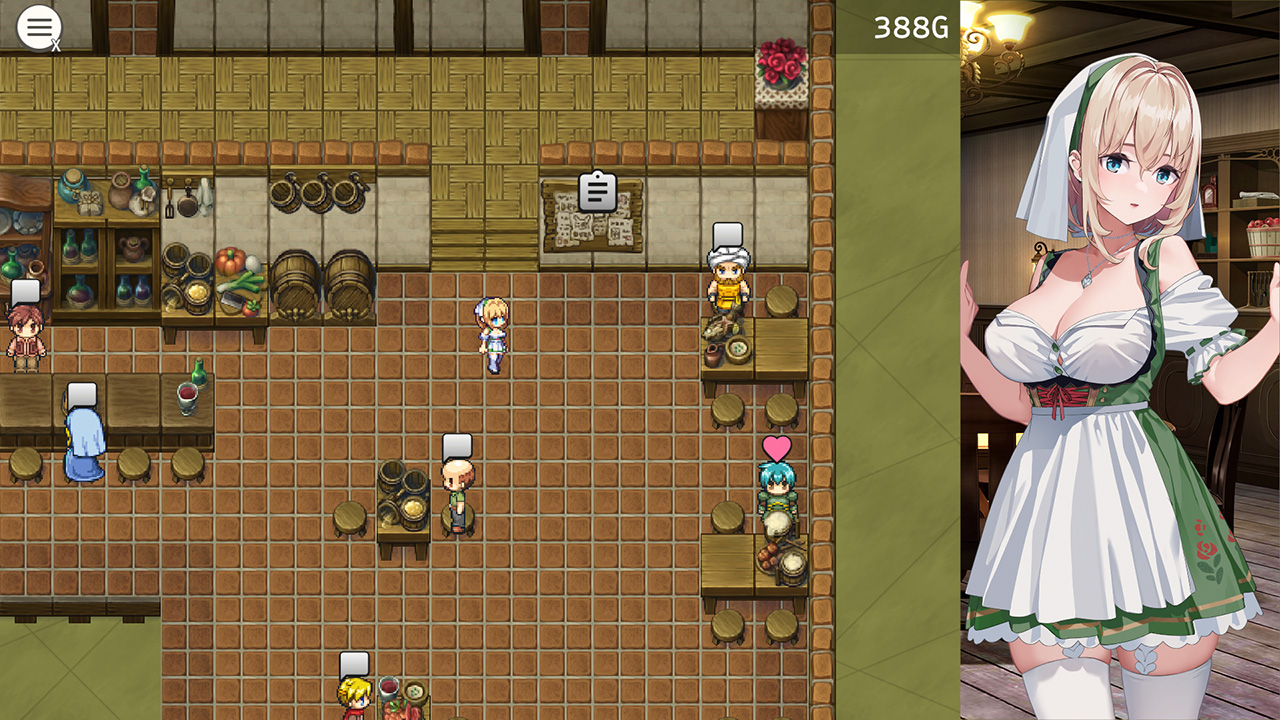This screenshot has height=720, width=1280.
Task: Open the hamburger menu button
Action: click(x=39, y=27)
